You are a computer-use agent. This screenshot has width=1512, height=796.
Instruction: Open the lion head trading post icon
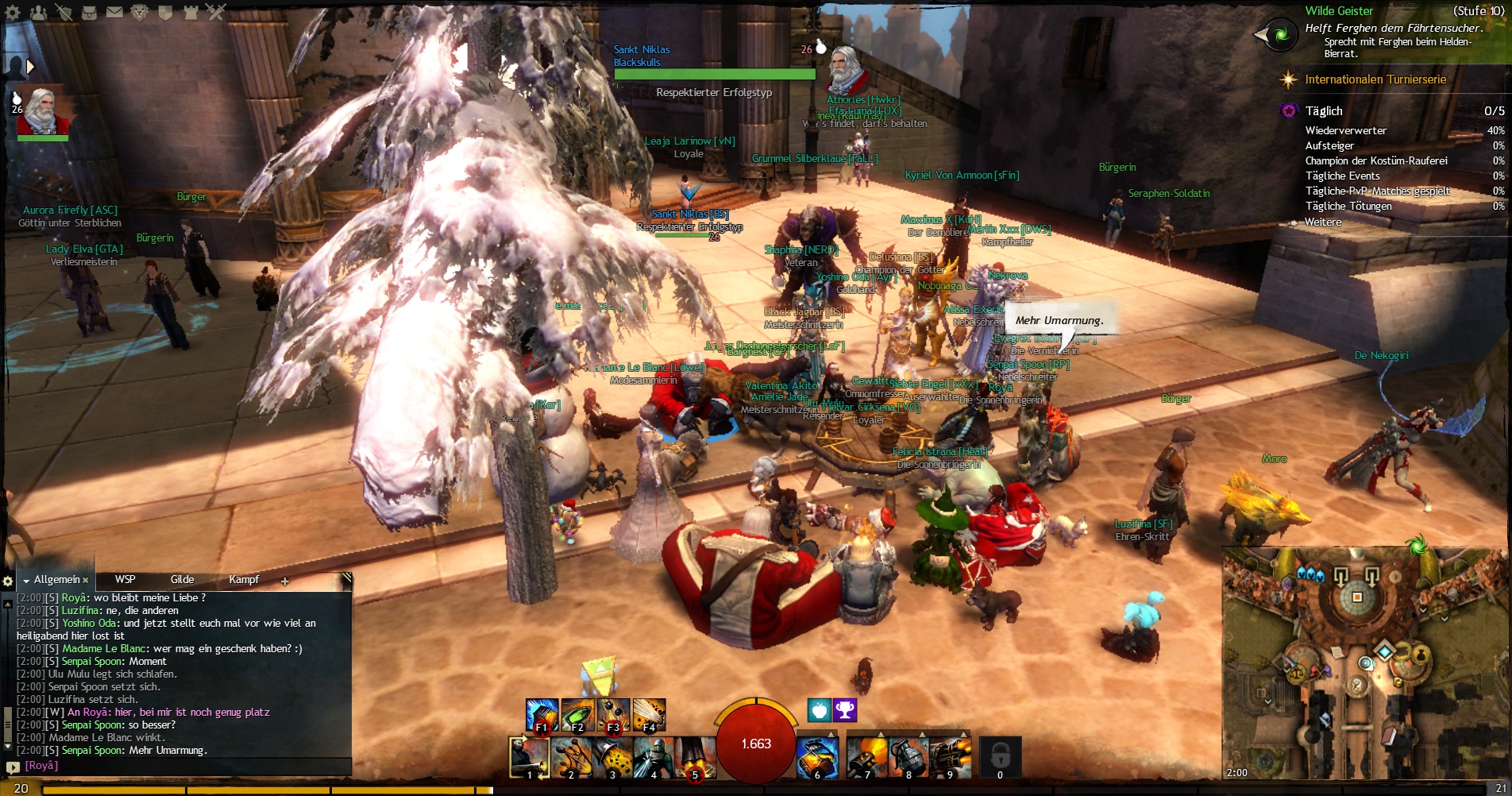pos(140,12)
